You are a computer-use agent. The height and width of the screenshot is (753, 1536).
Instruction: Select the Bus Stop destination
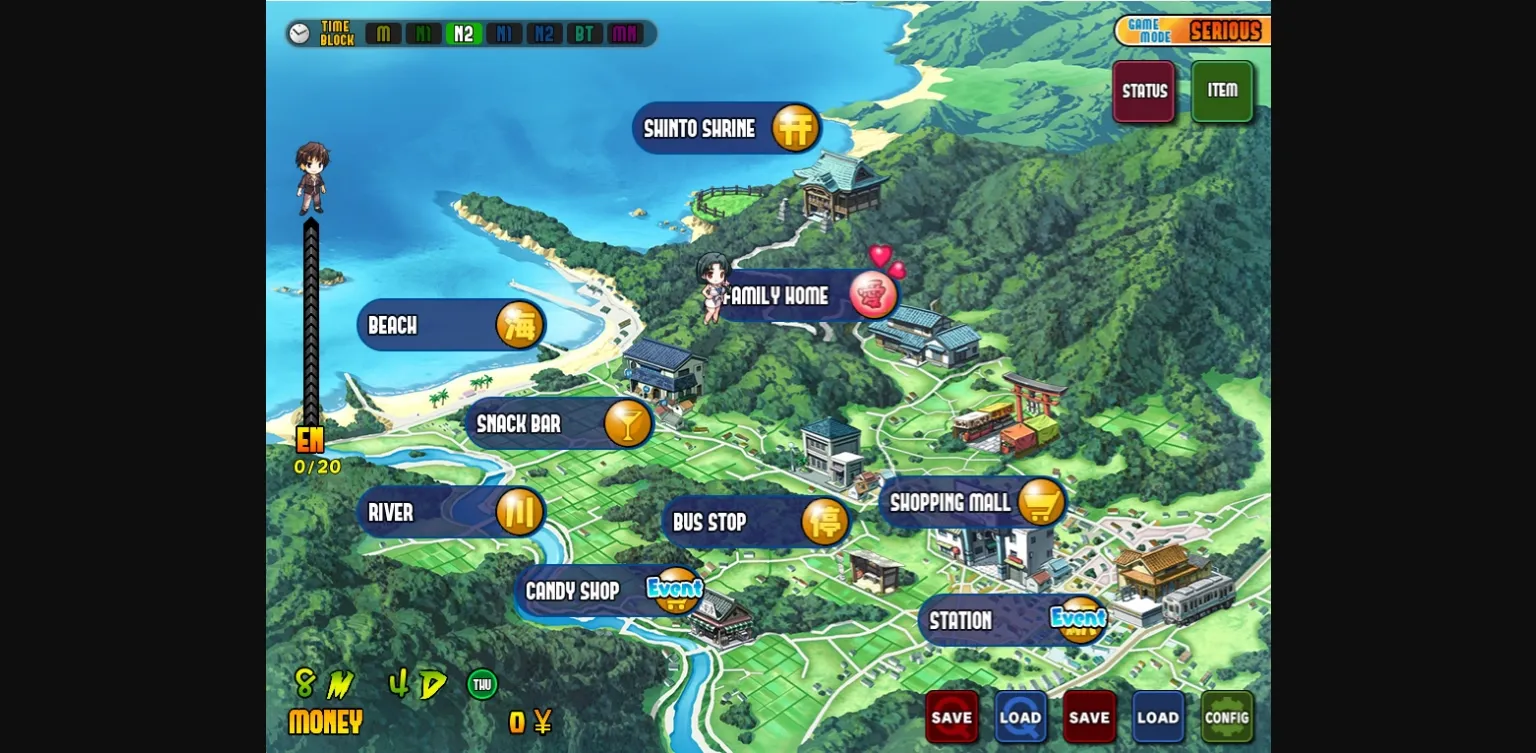[x=756, y=522]
